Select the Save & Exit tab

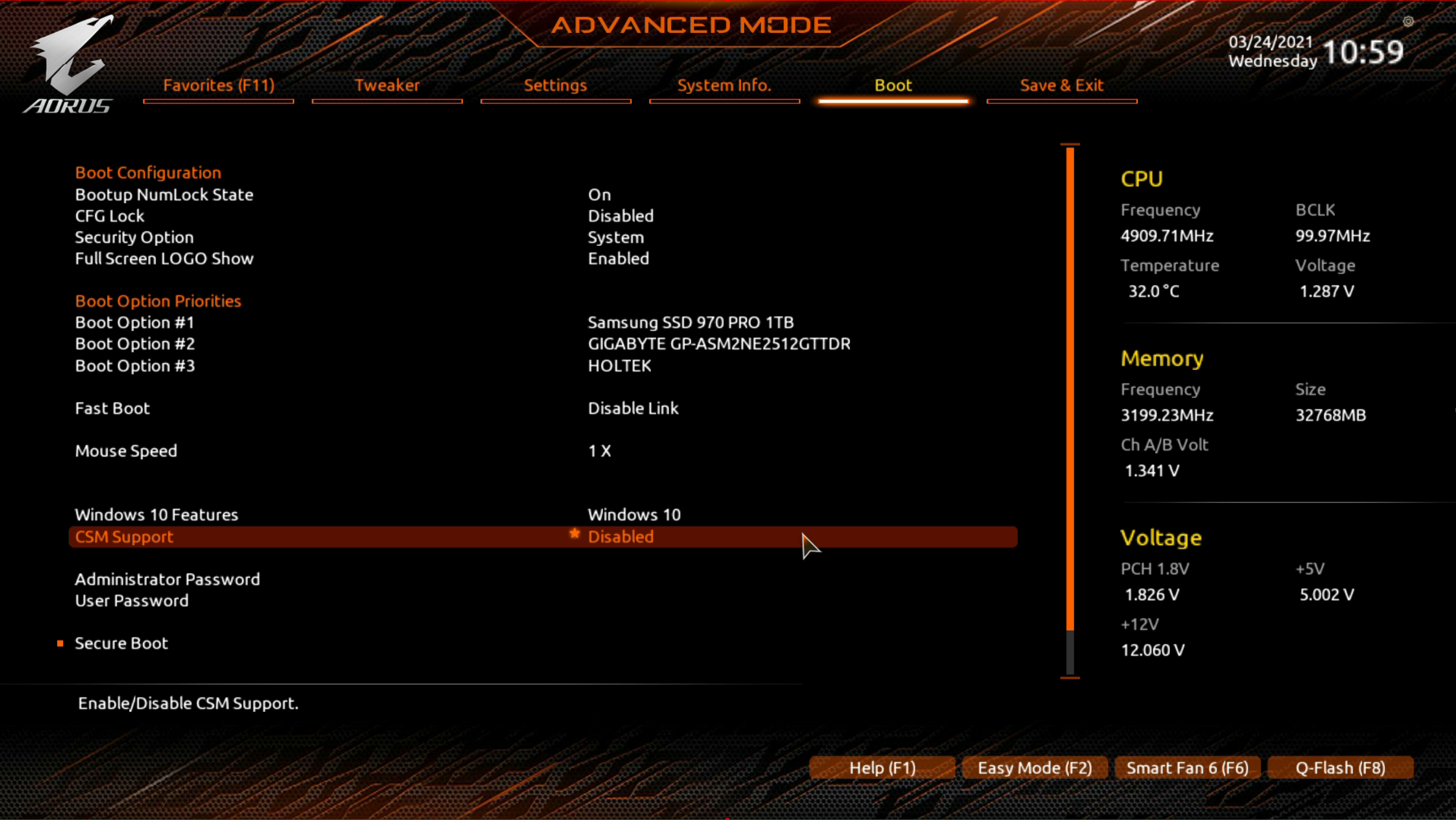coord(1062,86)
